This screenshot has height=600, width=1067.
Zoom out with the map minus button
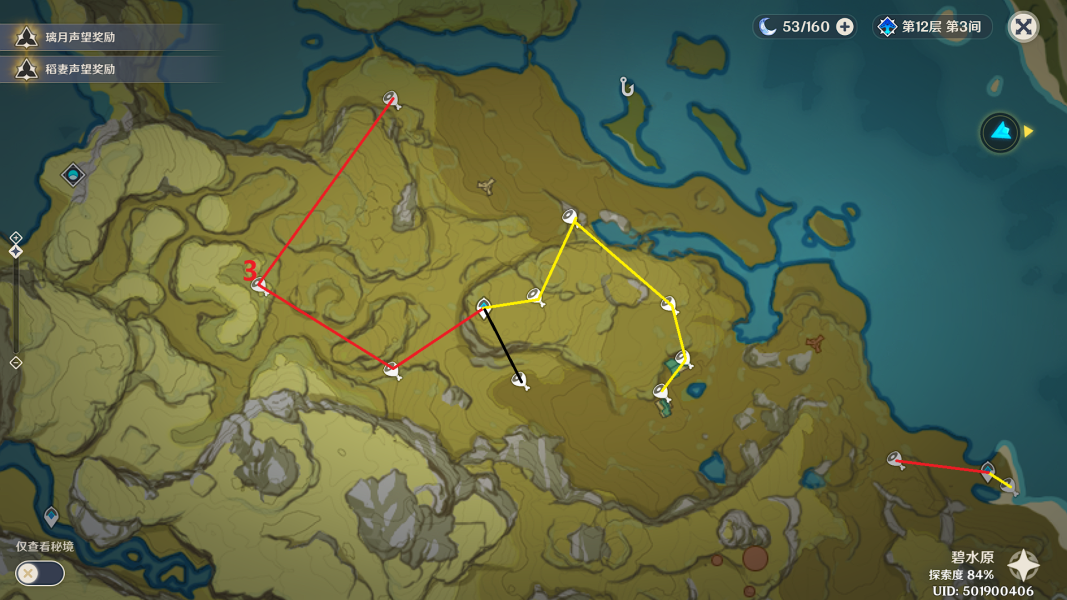16,362
